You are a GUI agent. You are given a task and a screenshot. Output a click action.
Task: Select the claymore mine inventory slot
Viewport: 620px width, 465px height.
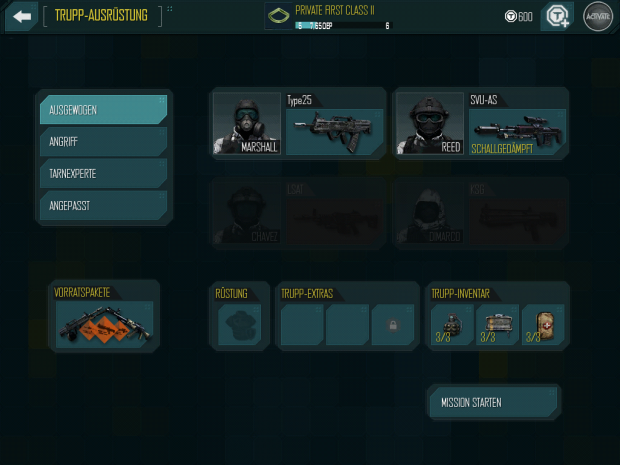coord(497,325)
